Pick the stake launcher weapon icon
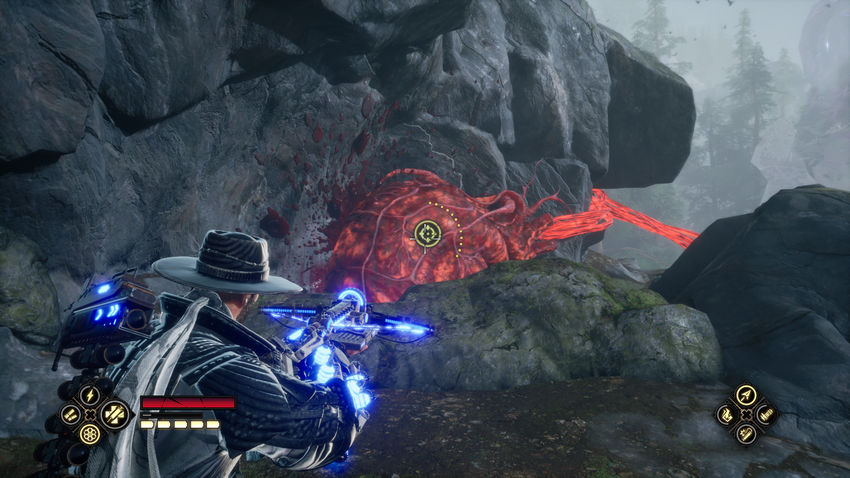This screenshot has height=478, width=850. (766, 414)
